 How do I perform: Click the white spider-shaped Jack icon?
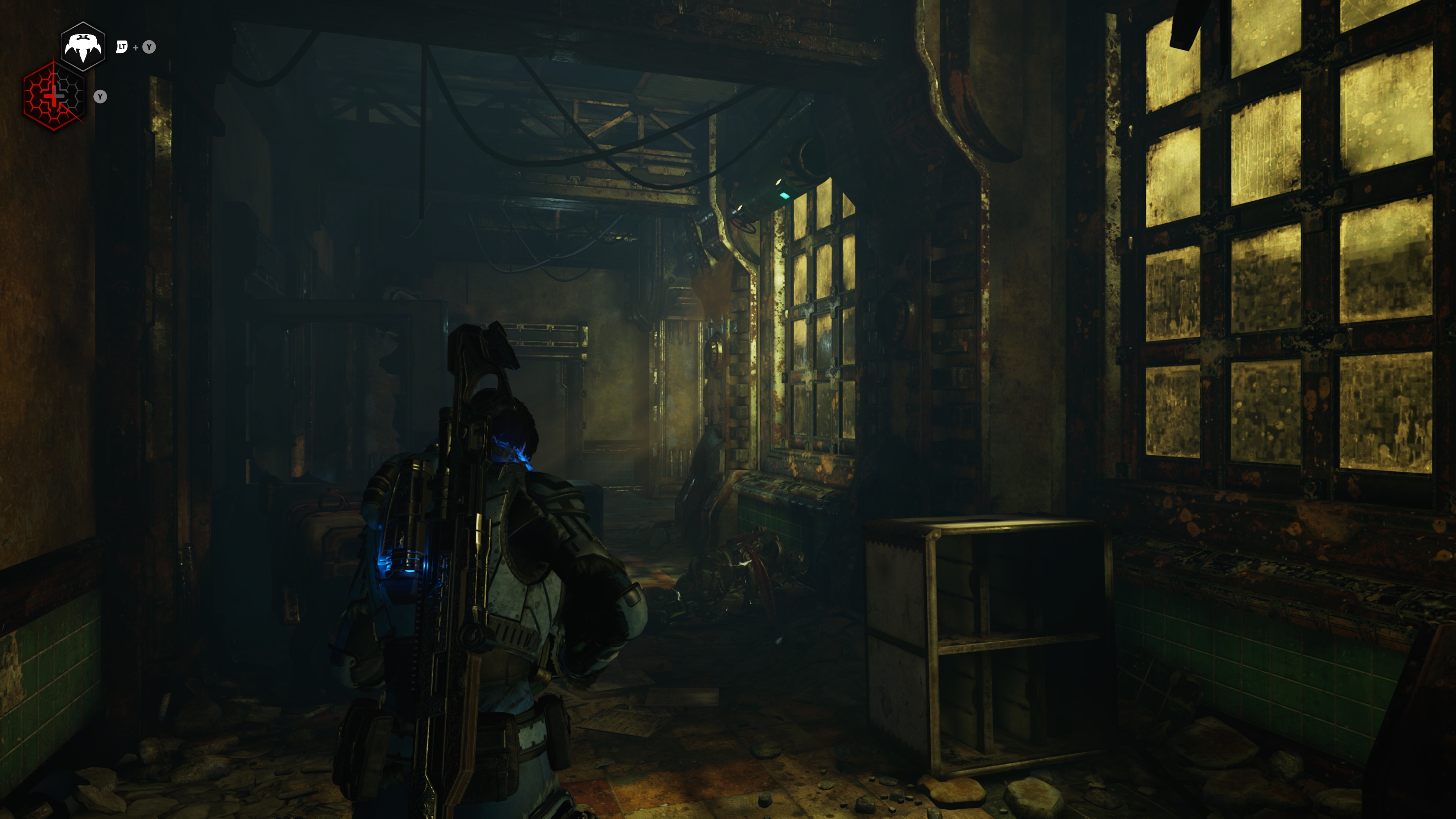coord(83,46)
